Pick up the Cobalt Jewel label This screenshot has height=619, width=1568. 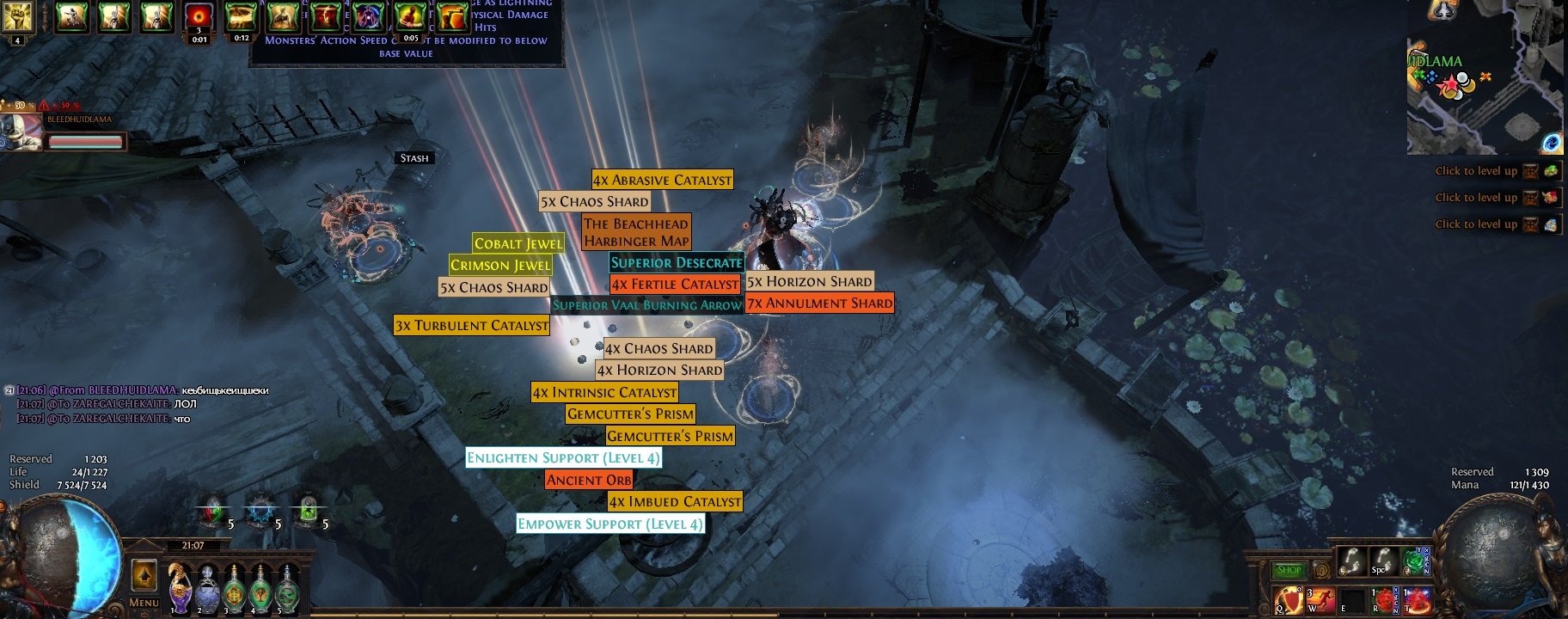point(518,243)
